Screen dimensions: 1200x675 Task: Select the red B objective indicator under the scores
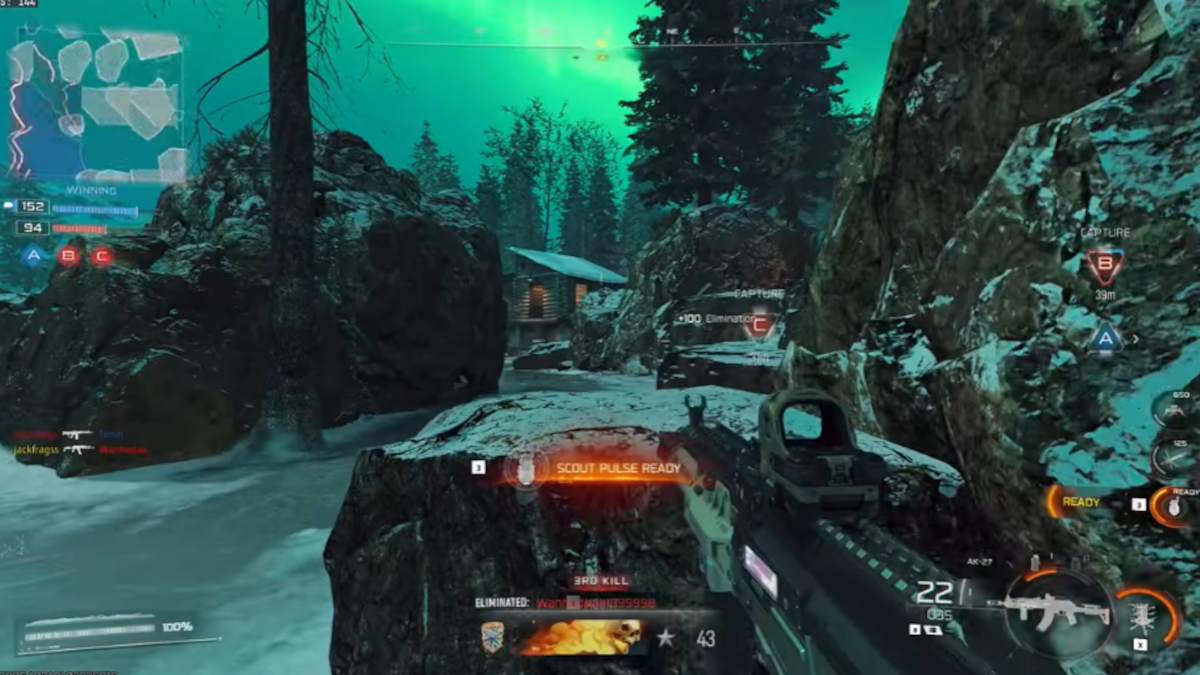(x=68, y=256)
